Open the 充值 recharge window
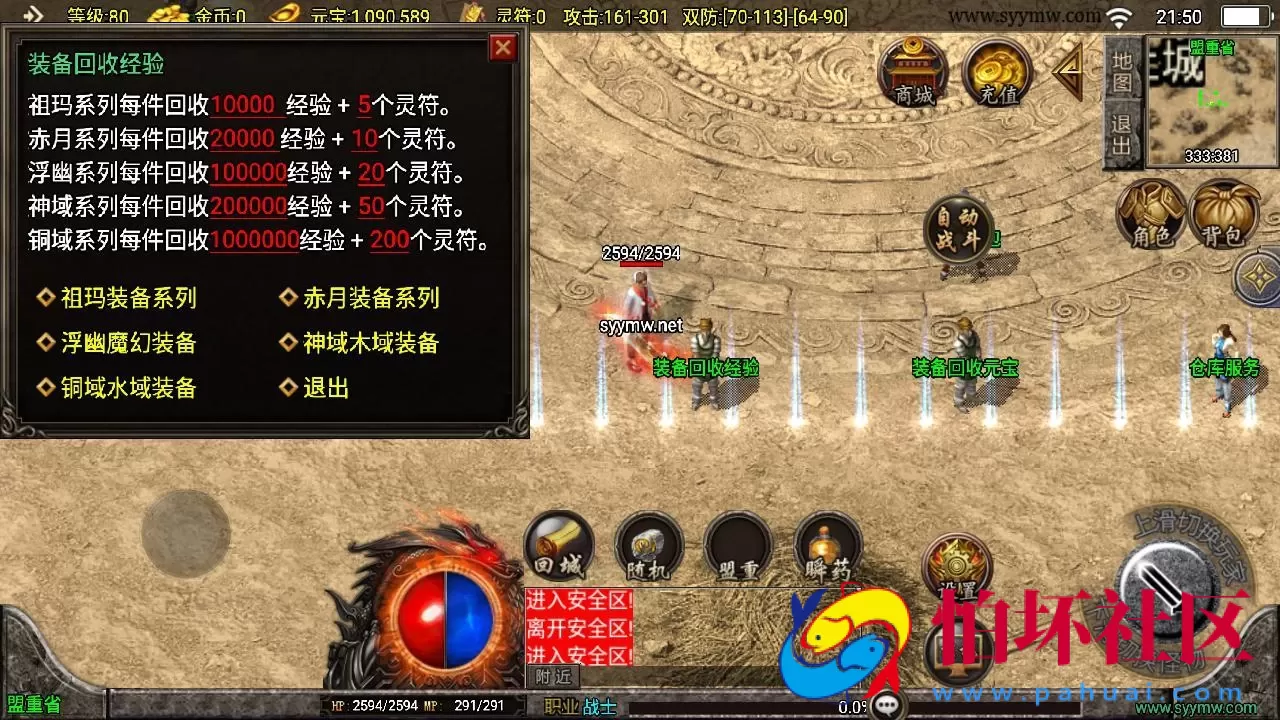The height and width of the screenshot is (720, 1280). 995,70
